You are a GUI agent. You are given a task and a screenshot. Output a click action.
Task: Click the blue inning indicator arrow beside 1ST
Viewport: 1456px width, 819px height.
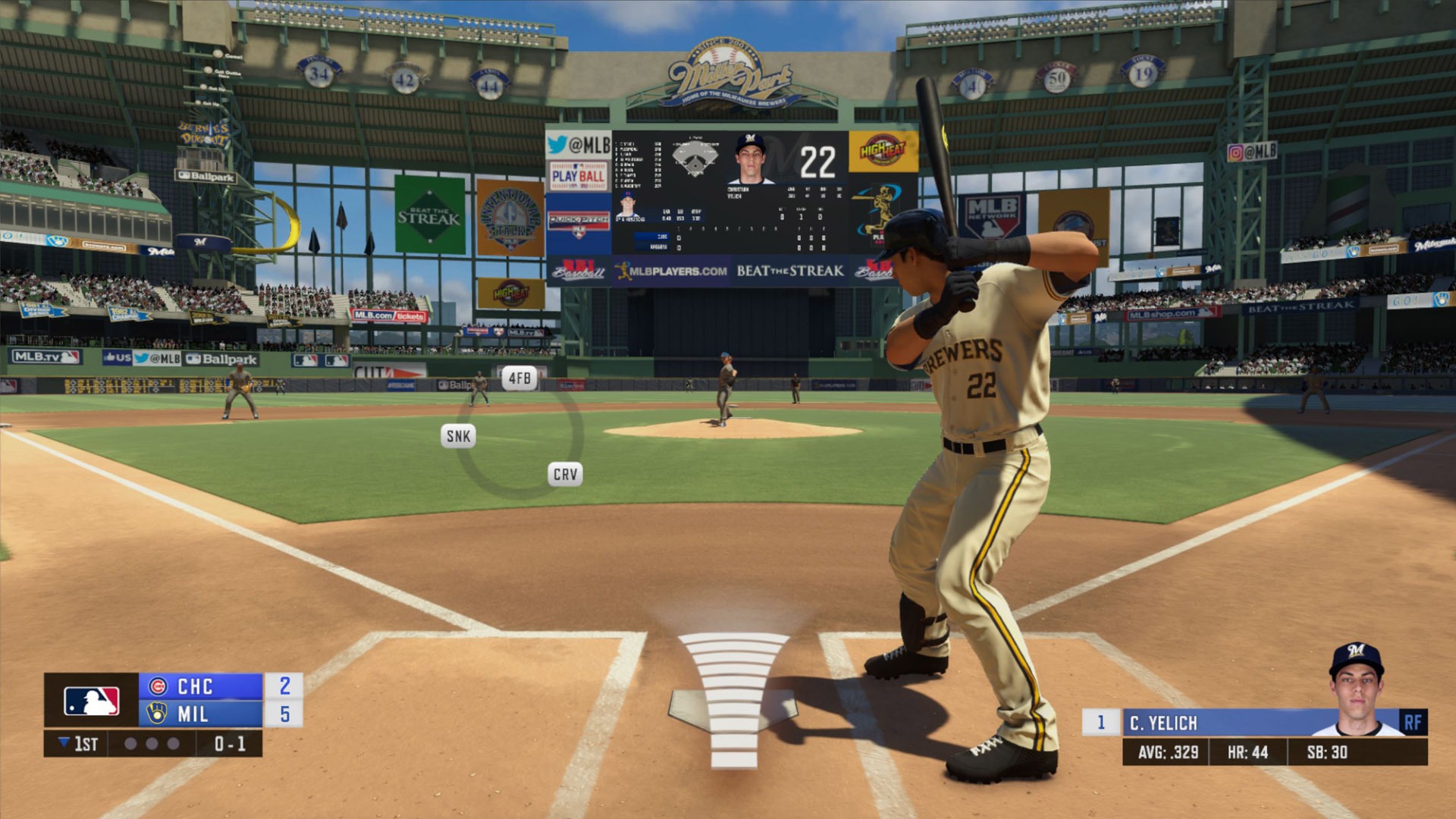tap(64, 743)
